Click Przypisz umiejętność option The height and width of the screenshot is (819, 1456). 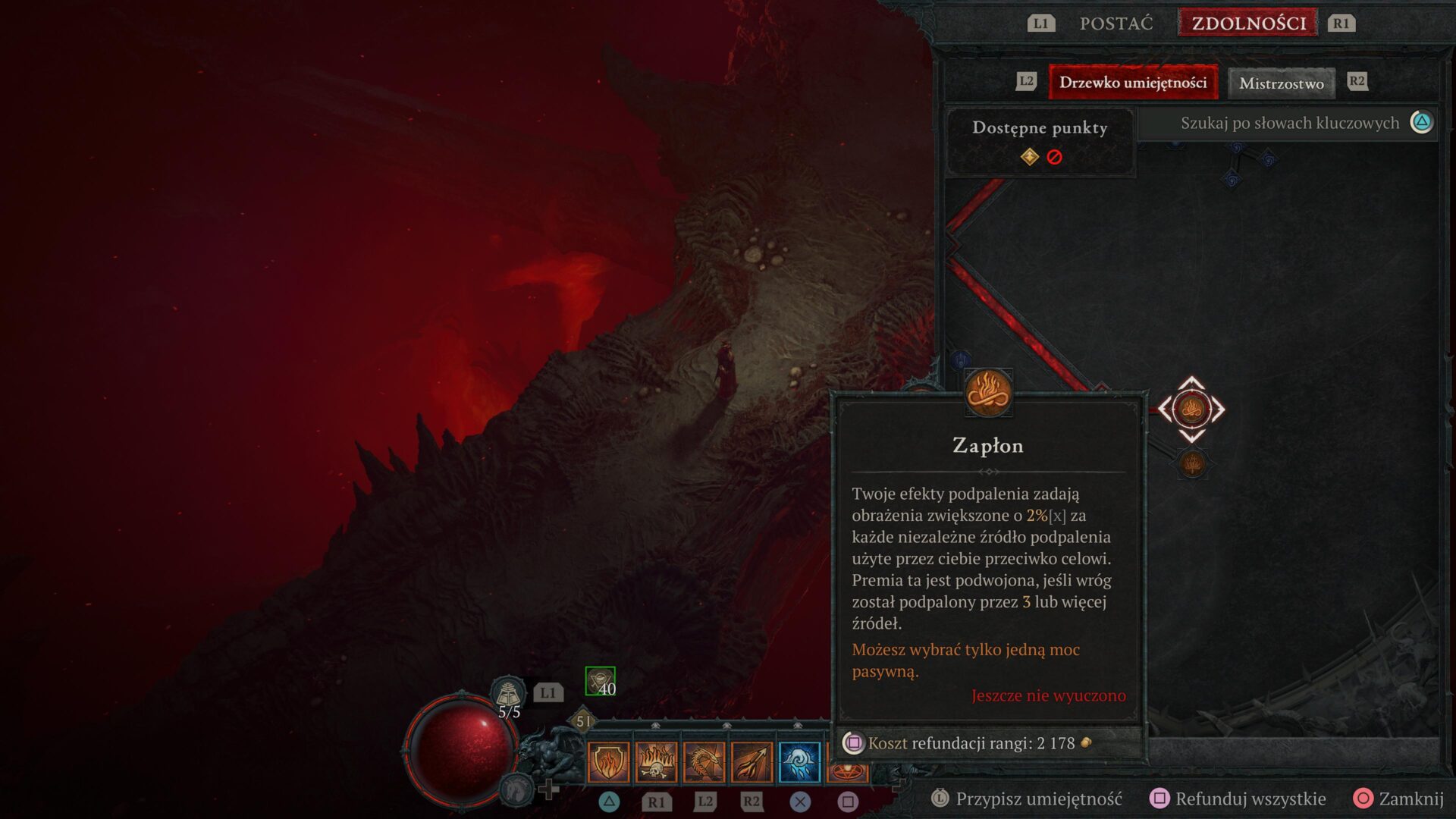click(x=1040, y=799)
